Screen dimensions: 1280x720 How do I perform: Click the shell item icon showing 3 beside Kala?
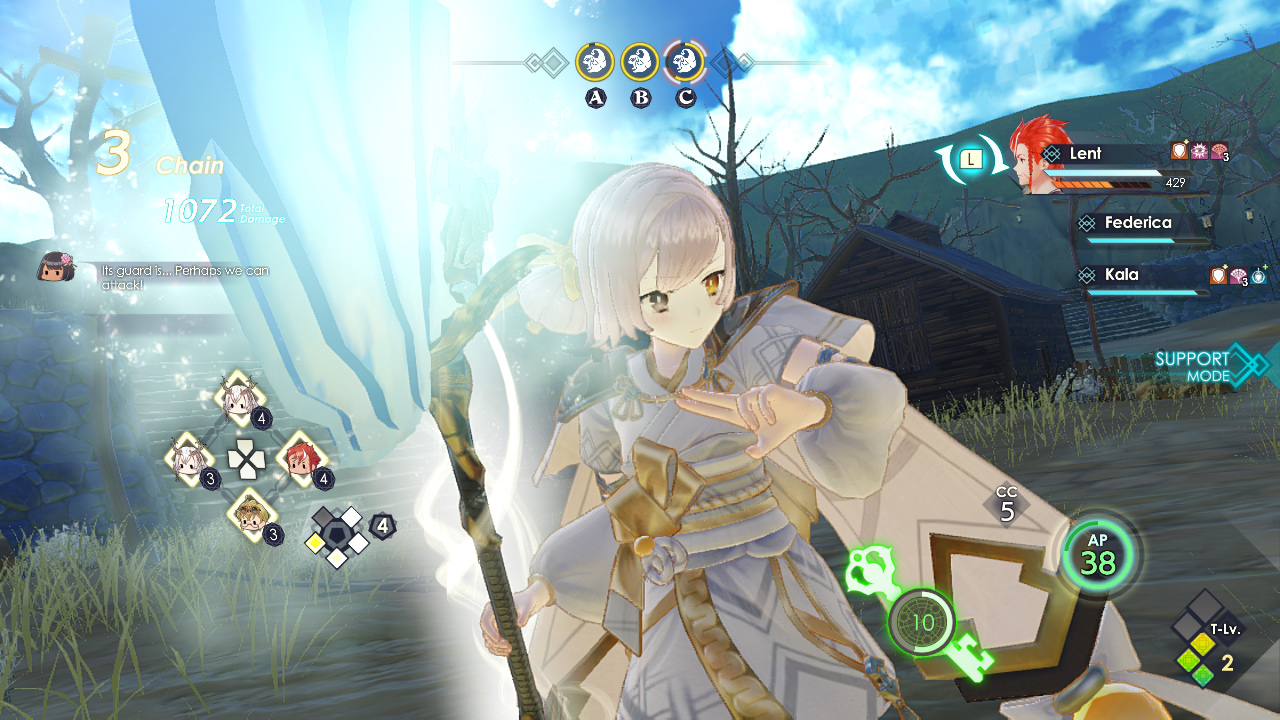[1238, 277]
